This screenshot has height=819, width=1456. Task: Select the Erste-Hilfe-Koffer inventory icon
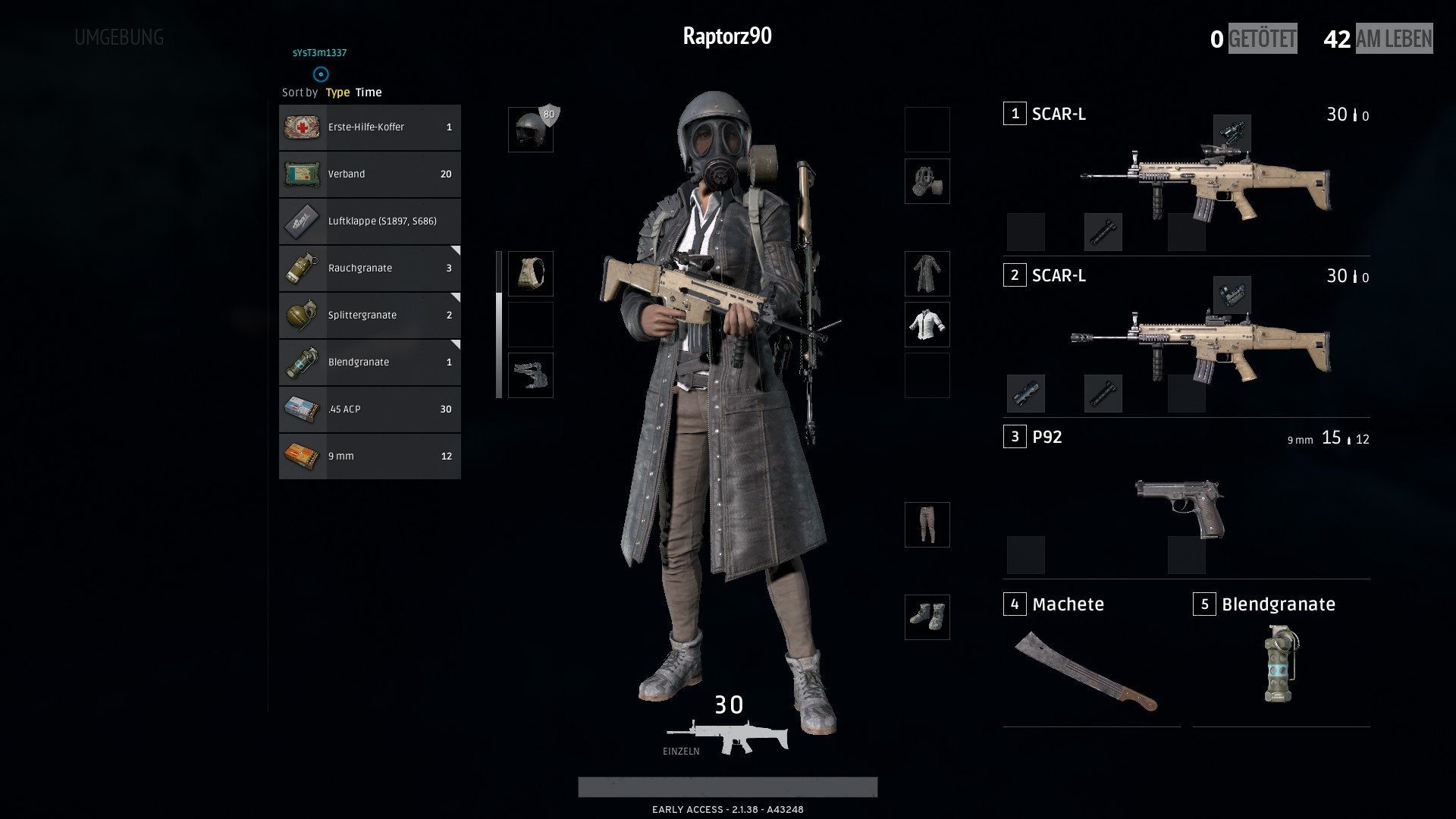(x=302, y=127)
